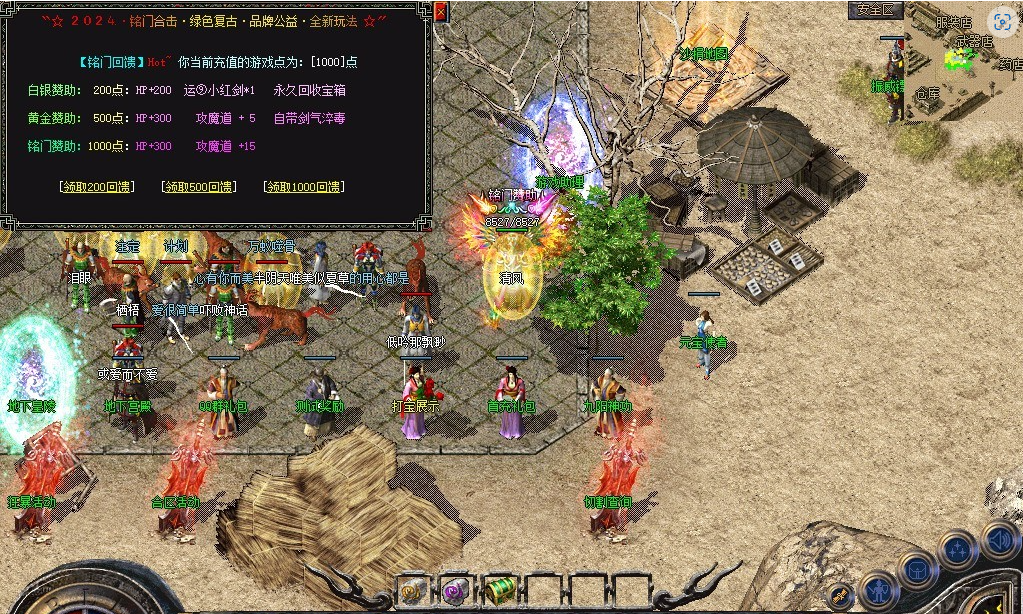The width and height of the screenshot is (1023, 614).
Task: Use the yellow swirl scroll in the hotbar
Action: point(414,590)
